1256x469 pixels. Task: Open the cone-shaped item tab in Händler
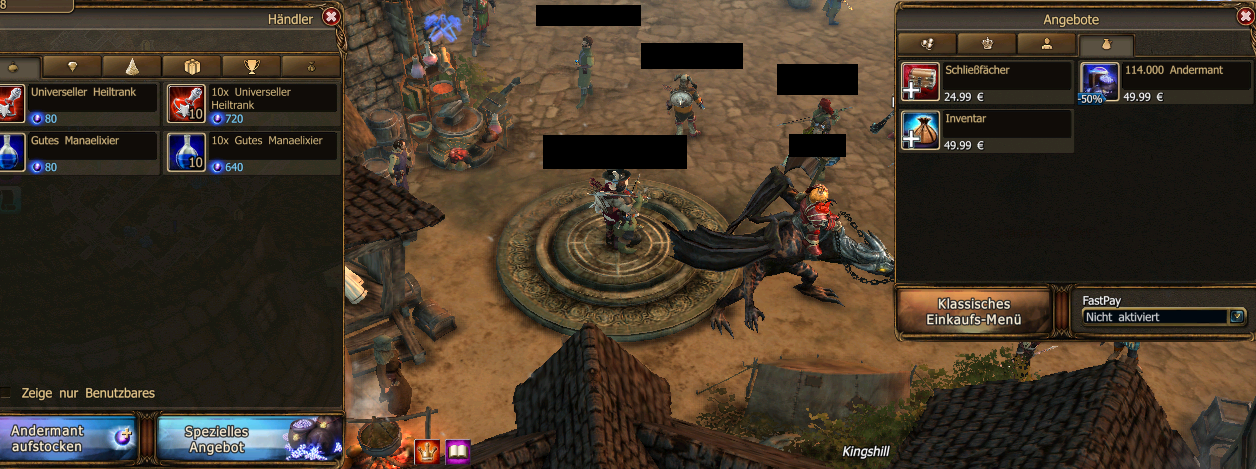coord(132,67)
